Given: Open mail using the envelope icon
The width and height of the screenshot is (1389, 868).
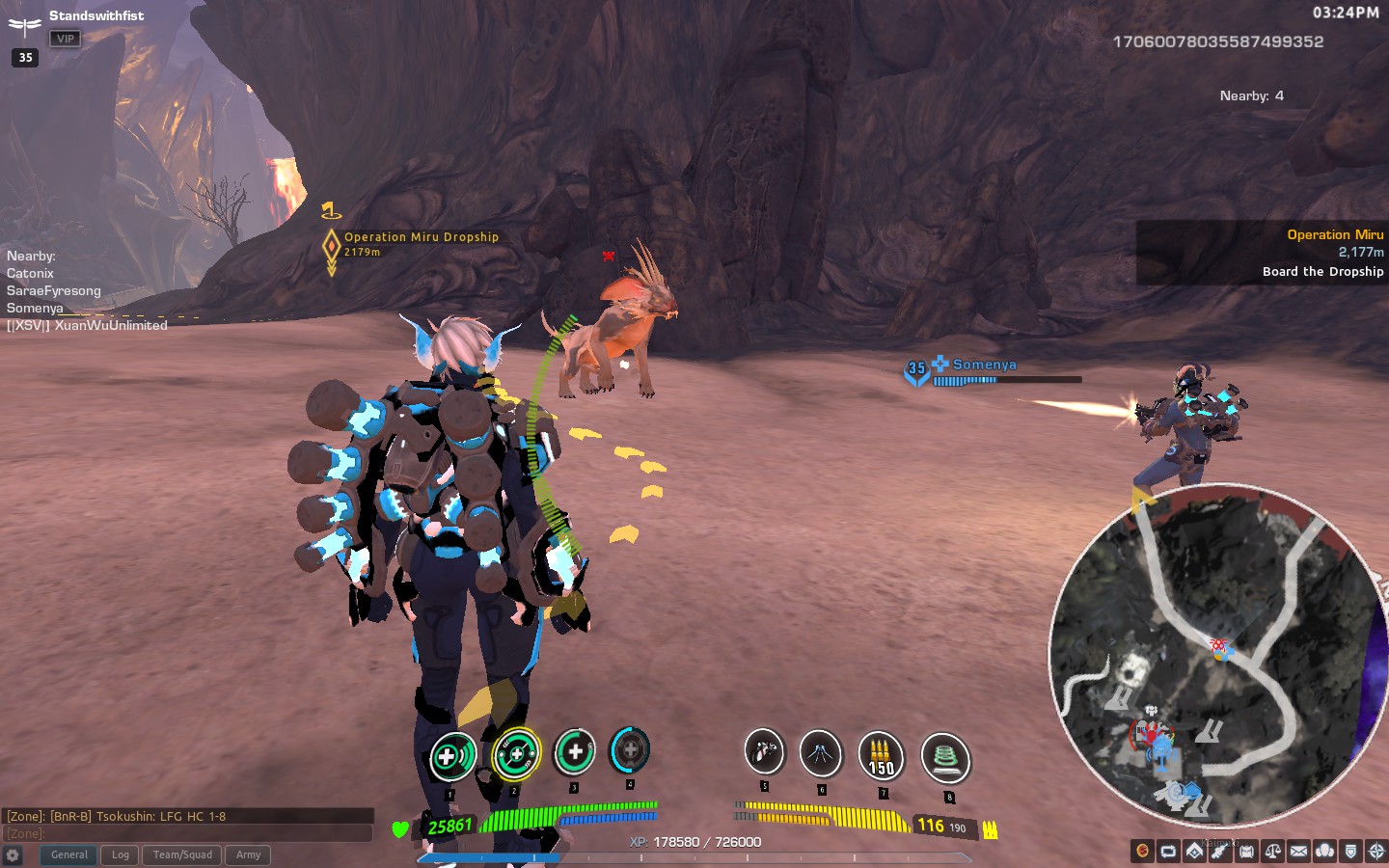Looking at the screenshot, I should click(x=1299, y=852).
